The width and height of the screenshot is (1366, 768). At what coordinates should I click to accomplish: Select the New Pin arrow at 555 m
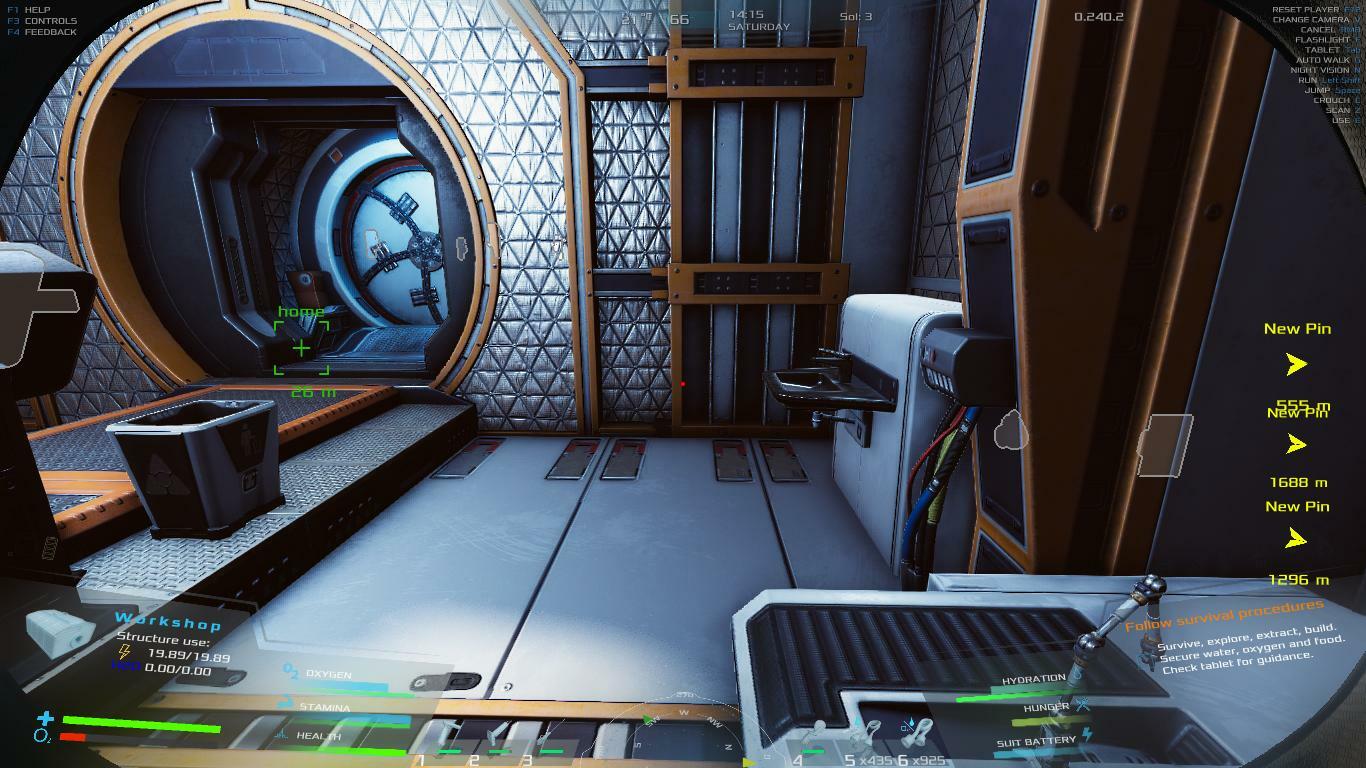coord(1297,364)
